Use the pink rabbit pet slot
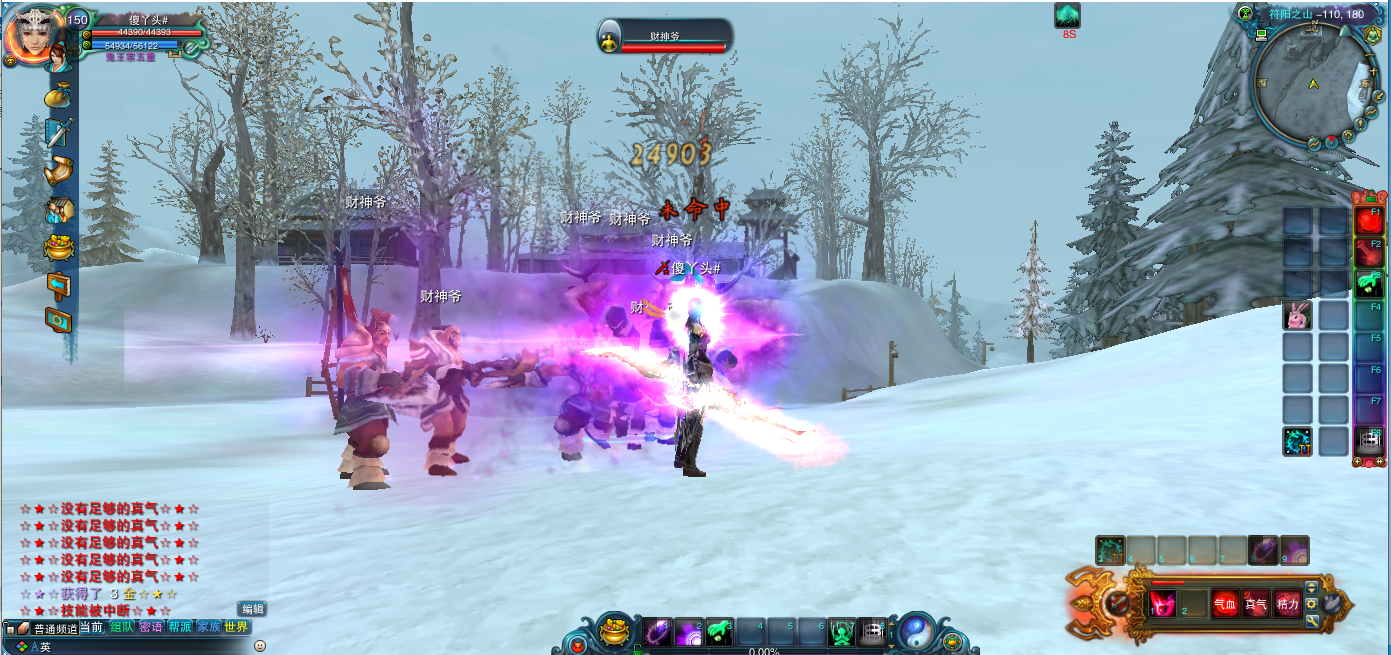1391x655 pixels. (1297, 316)
